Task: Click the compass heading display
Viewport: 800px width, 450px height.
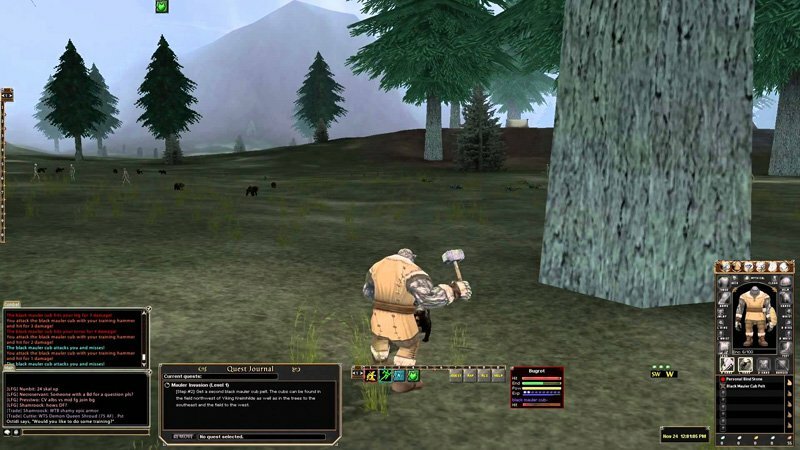Action: [x=664, y=374]
